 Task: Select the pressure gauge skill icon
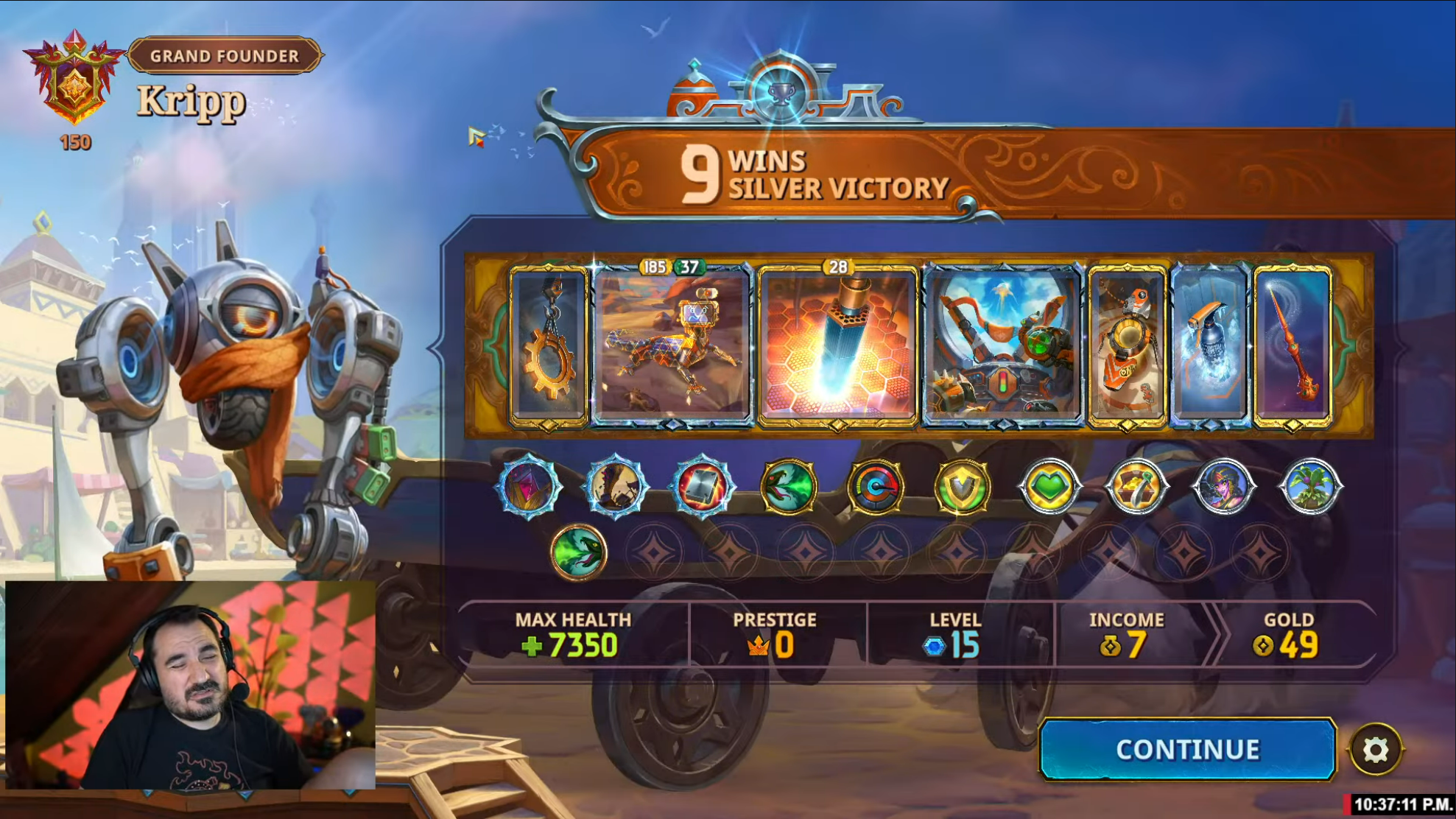pos(875,486)
